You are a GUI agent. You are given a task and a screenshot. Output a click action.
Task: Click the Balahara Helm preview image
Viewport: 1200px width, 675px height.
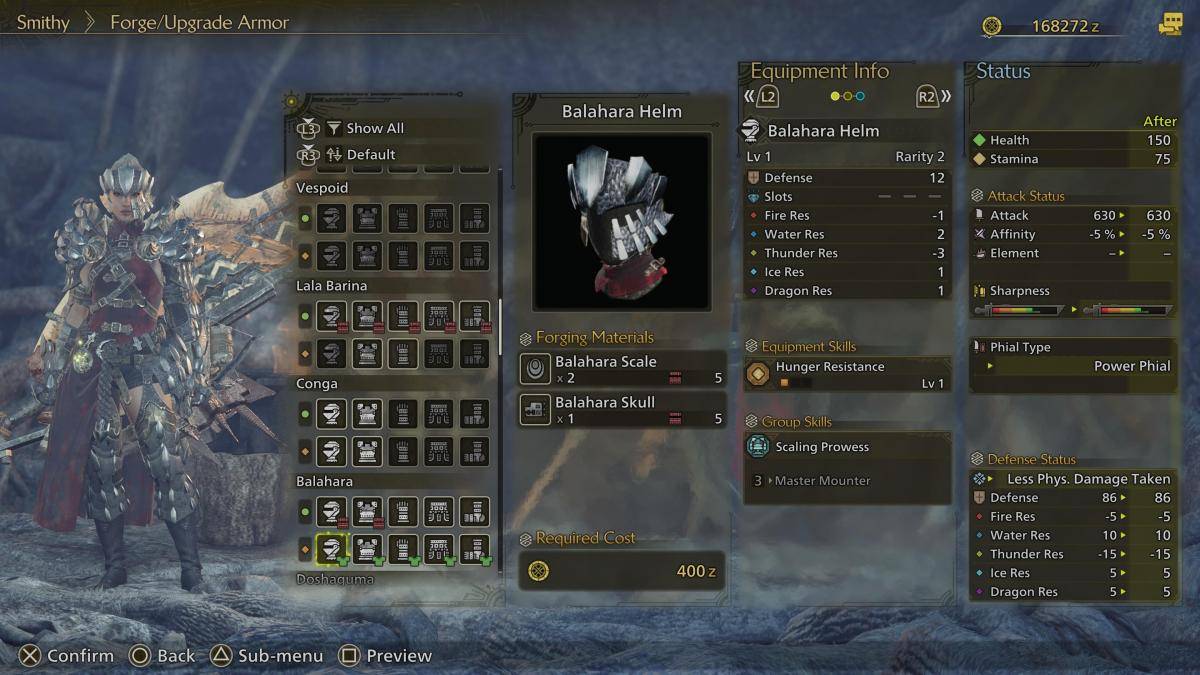[x=621, y=221]
